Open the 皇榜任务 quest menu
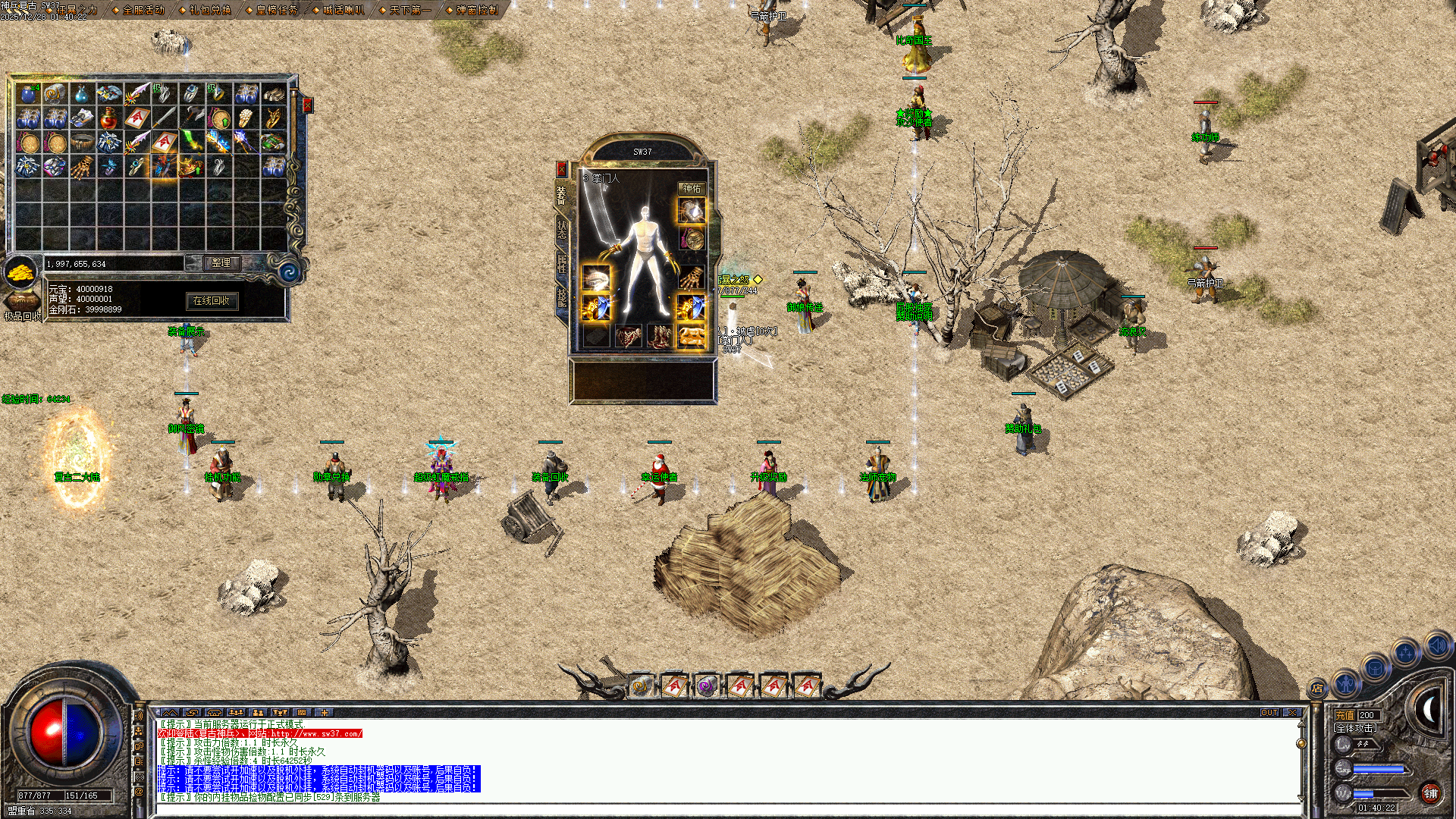1456x819 pixels. pyautogui.click(x=277, y=10)
